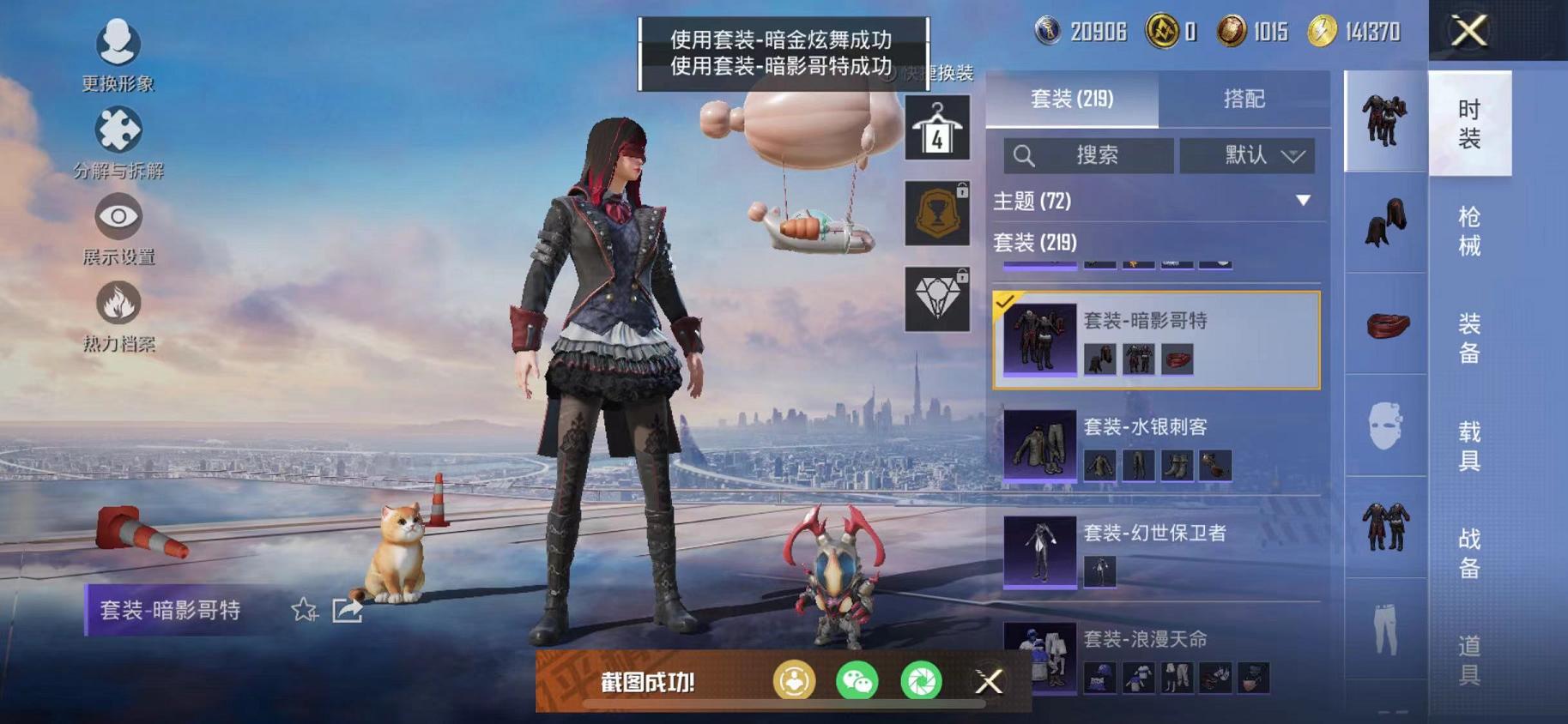Open the hanger quick-outfit slot showing 4
1568x724 pixels.
point(937,127)
